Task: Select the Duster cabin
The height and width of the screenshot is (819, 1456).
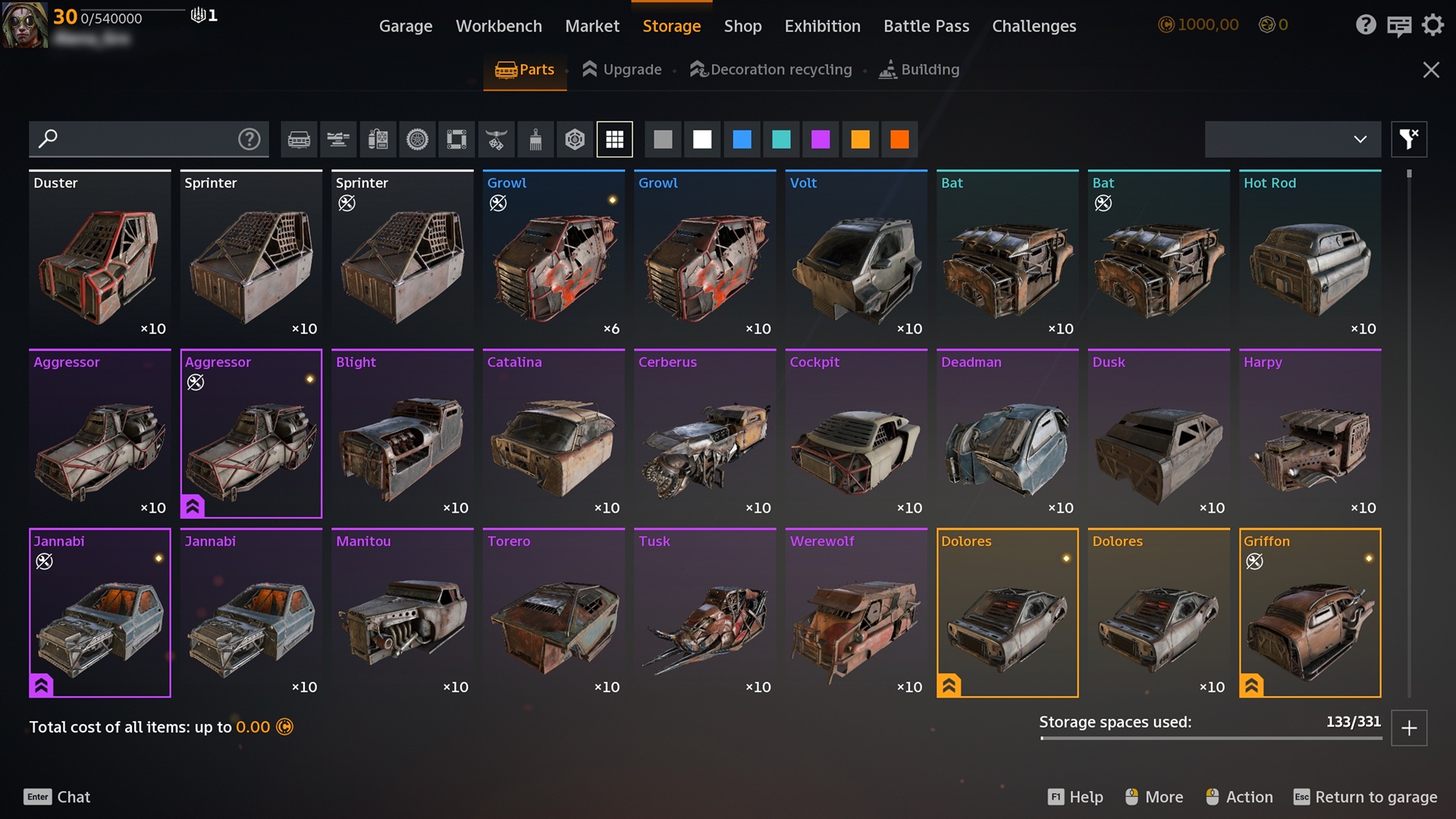Action: [x=100, y=255]
